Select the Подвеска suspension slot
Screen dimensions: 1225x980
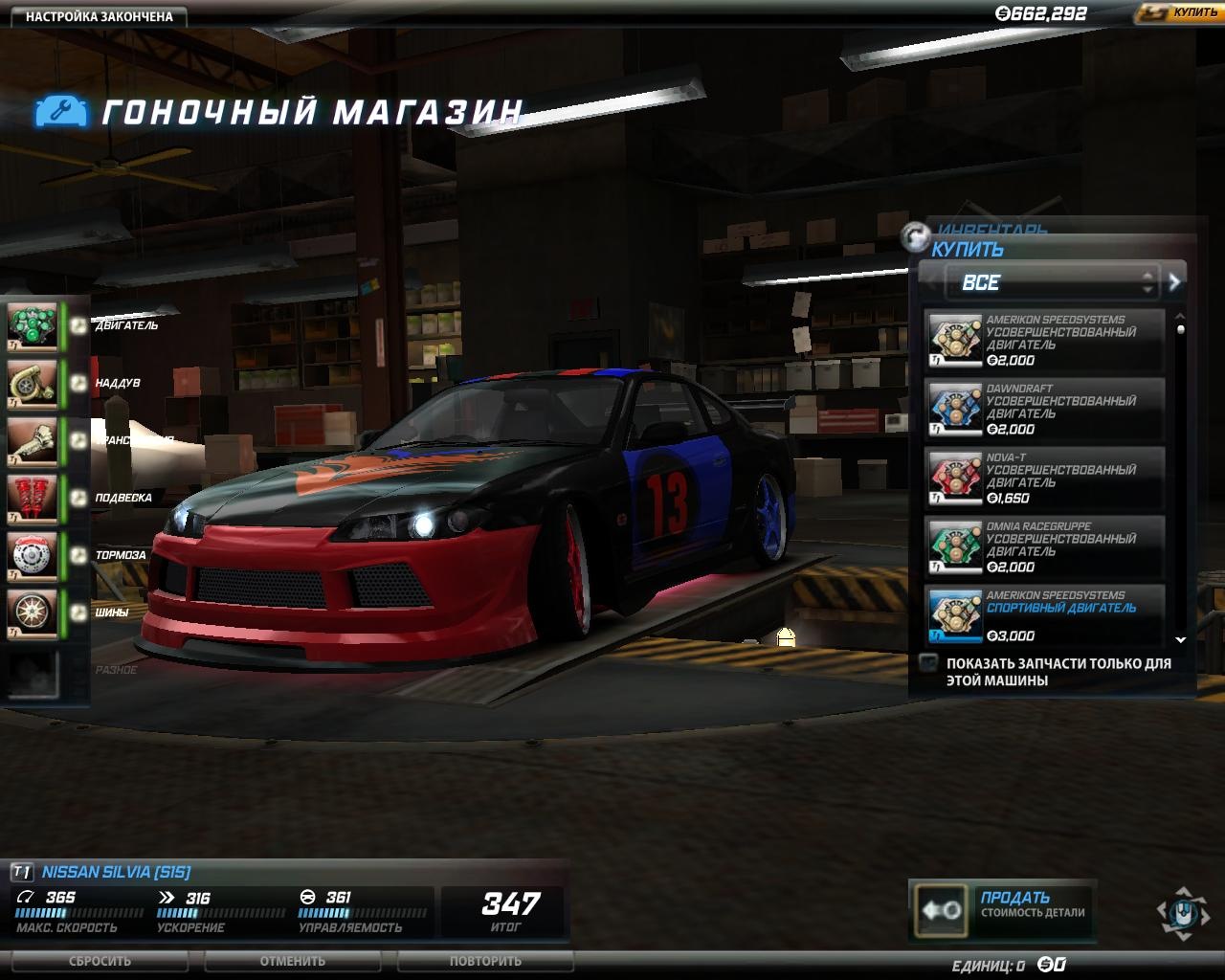point(33,498)
